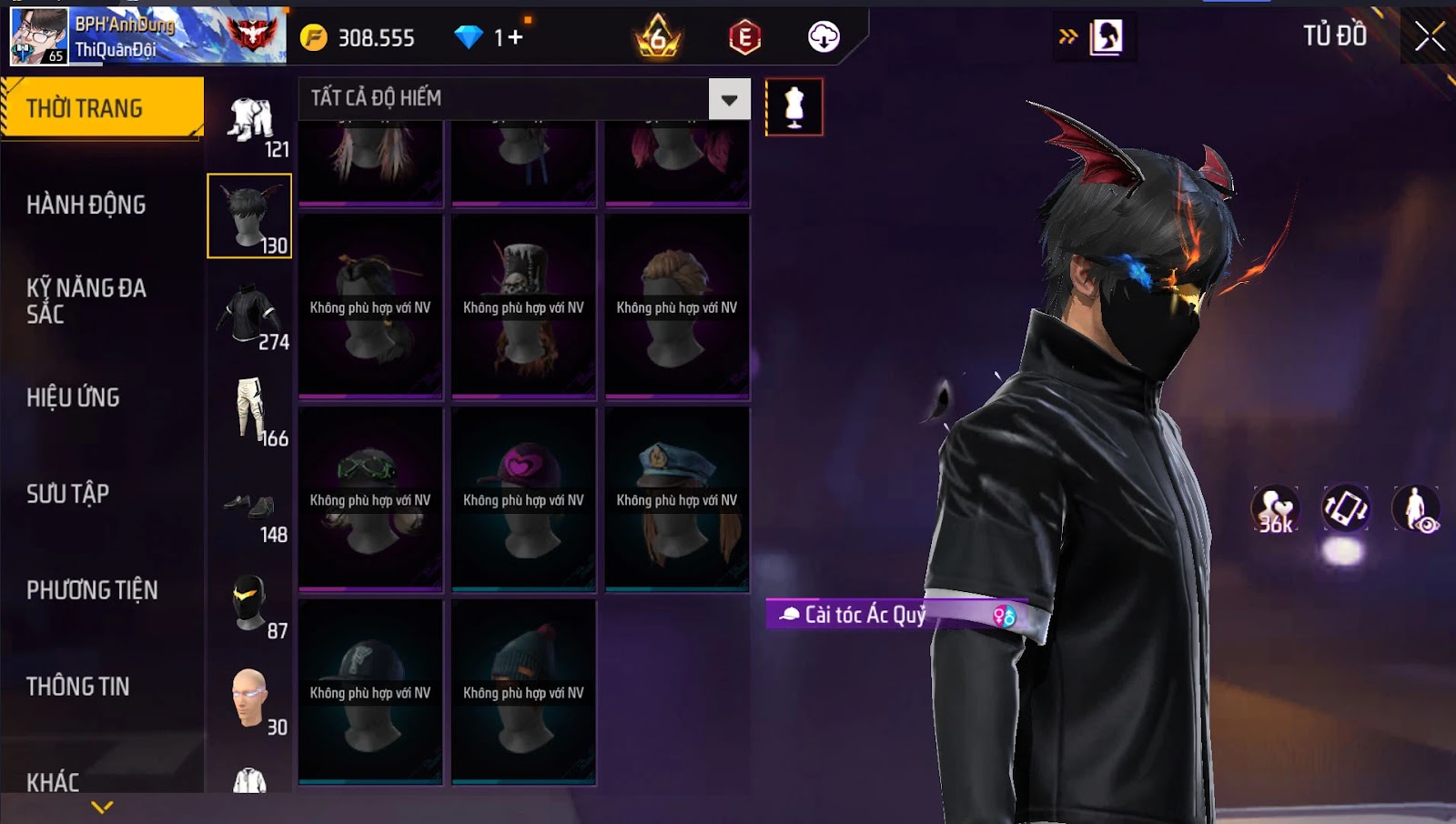Select the Thời Trang tab

pyautogui.click(x=85, y=108)
